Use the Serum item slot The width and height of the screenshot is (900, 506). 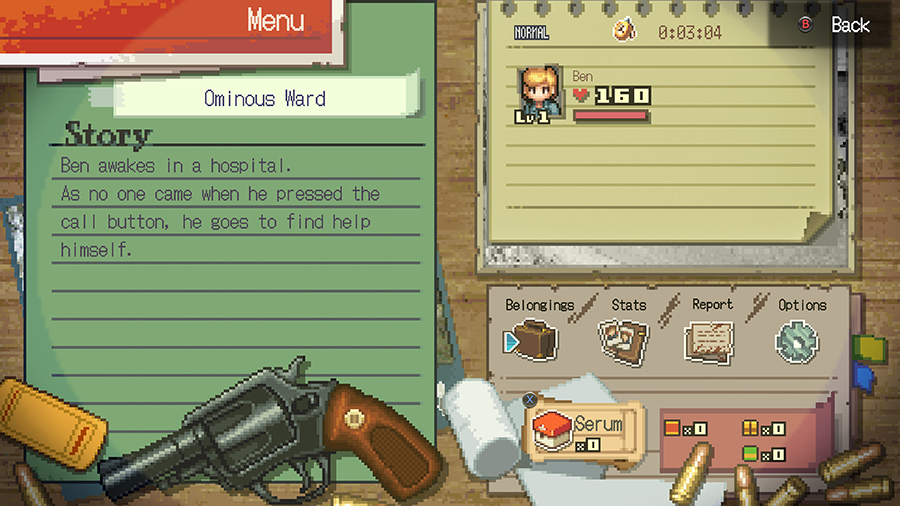tap(585, 428)
